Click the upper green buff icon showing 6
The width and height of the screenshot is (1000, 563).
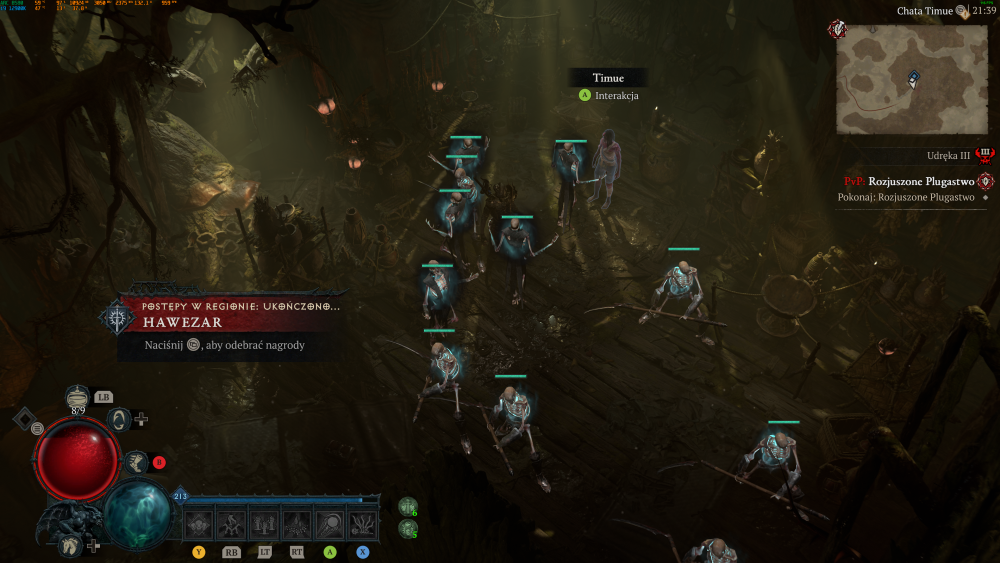click(x=408, y=507)
